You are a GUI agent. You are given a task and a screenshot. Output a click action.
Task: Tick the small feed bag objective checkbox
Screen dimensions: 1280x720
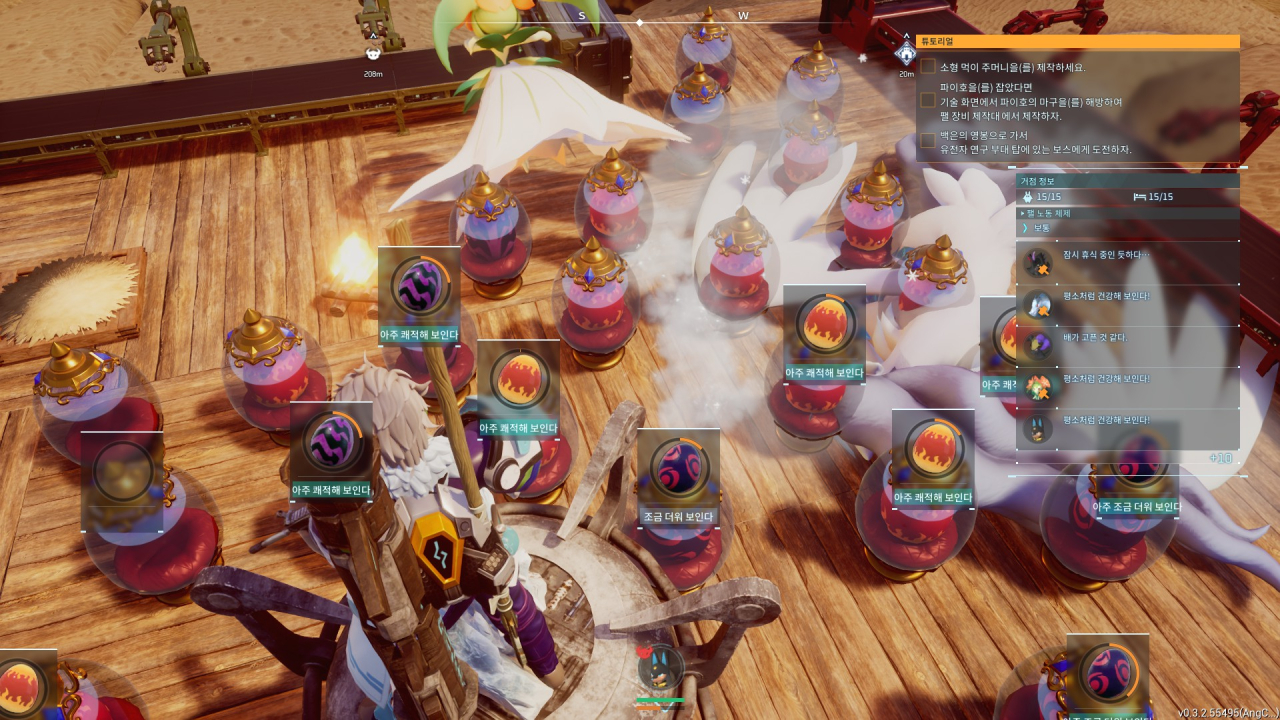click(x=928, y=67)
